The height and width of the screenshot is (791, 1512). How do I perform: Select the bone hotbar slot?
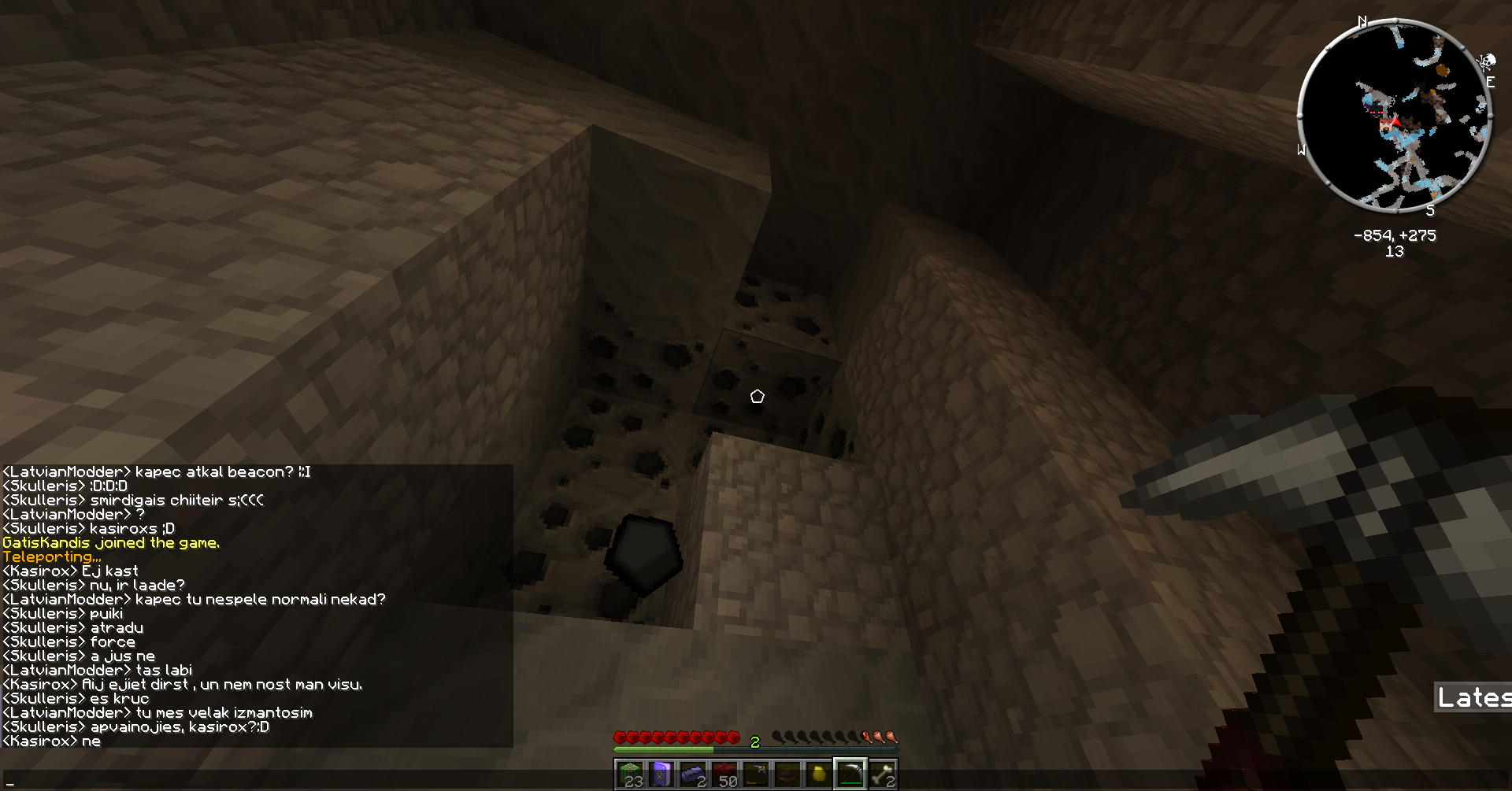coord(882,774)
